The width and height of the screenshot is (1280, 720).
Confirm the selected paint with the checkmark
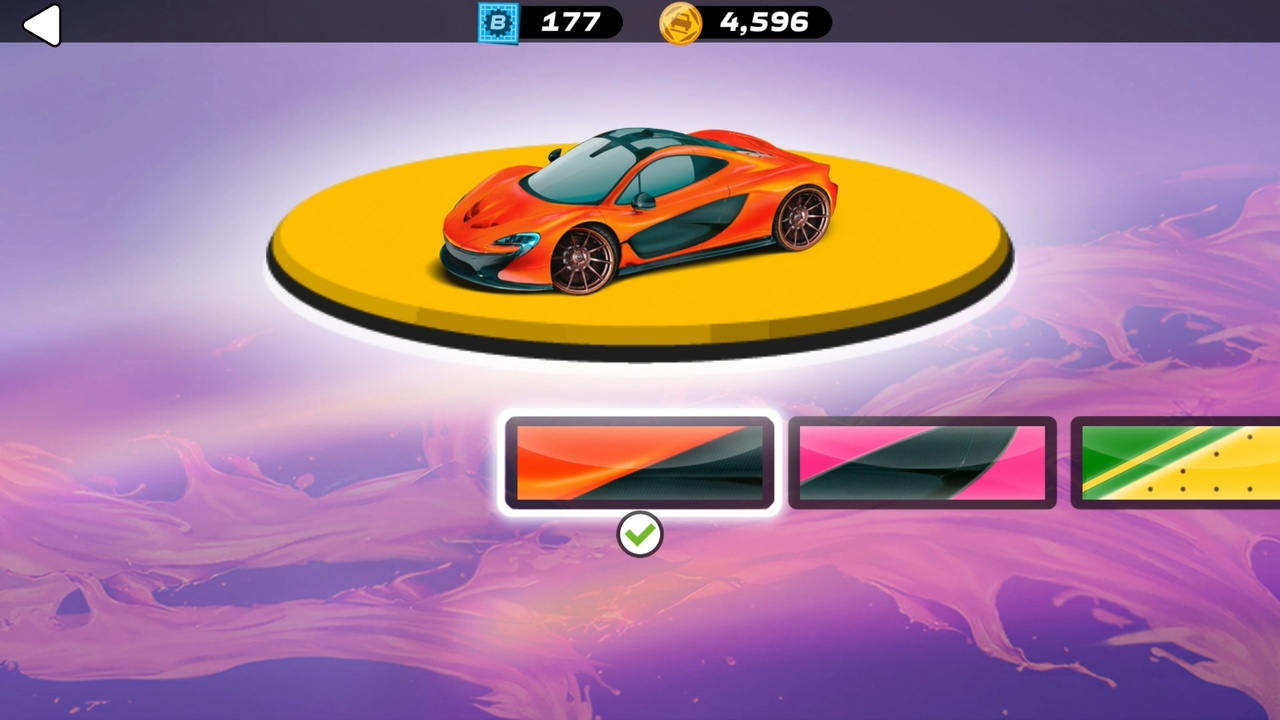coord(640,534)
